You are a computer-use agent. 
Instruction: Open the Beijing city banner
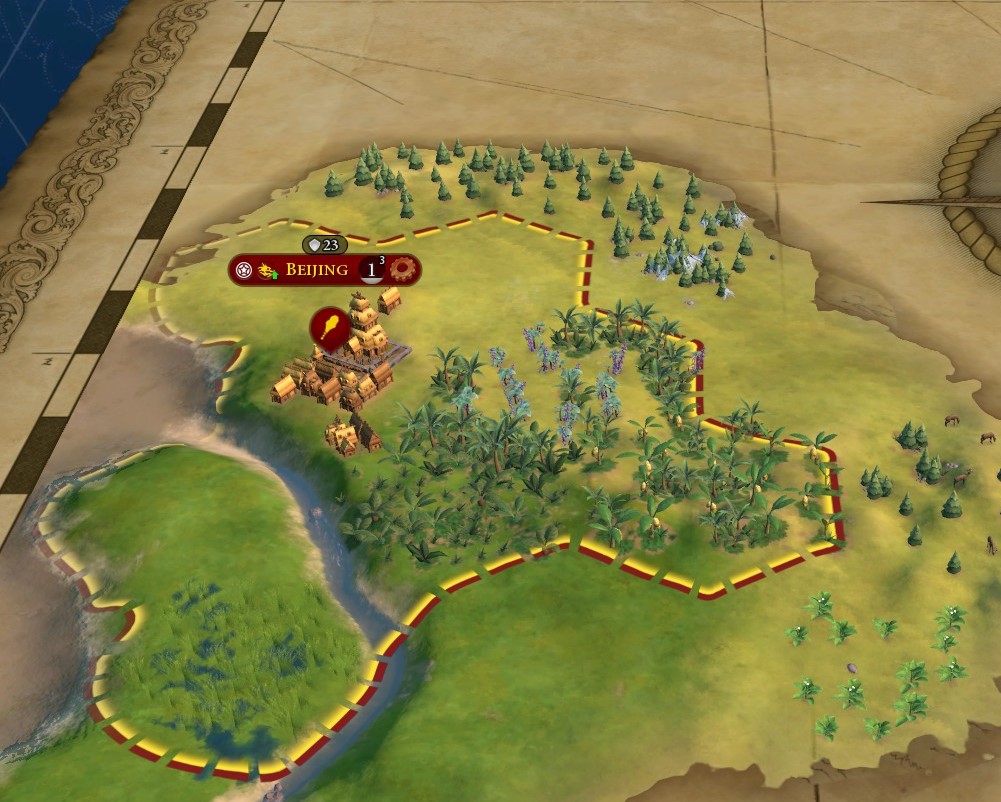[x=316, y=270]
